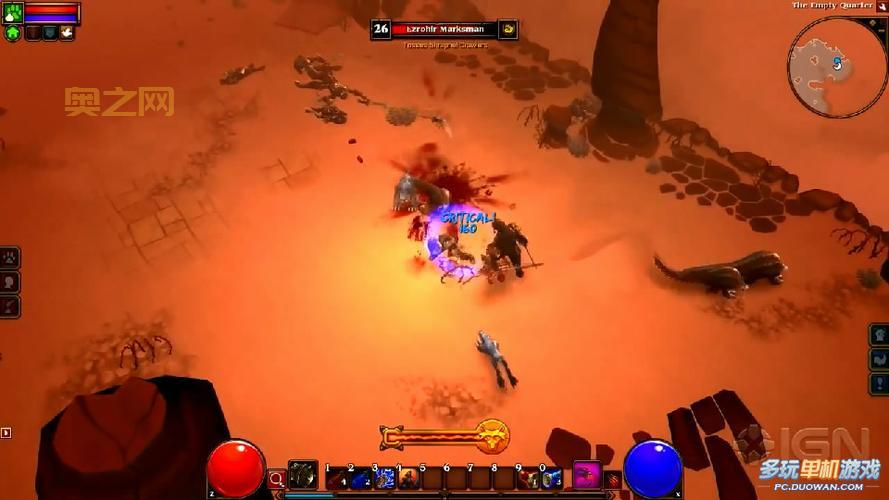Click the pet paw portrait

[x=13, y=12]
